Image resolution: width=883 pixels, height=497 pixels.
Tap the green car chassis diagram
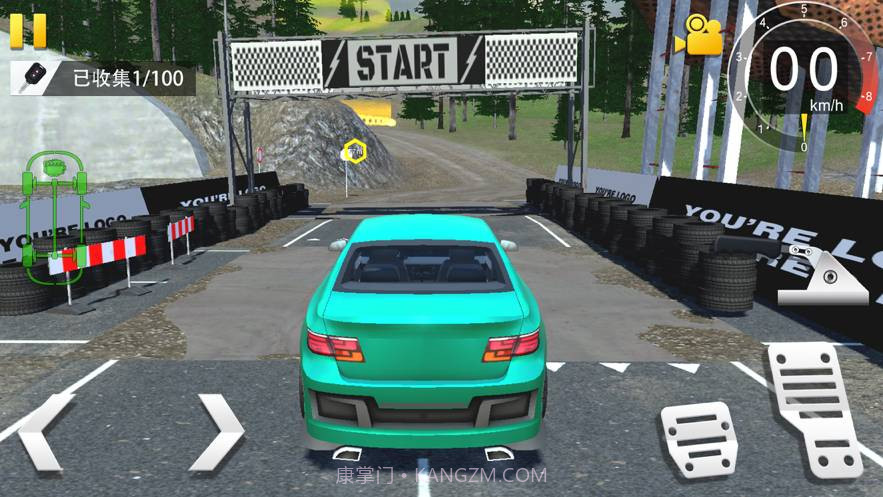pos(51,213)
